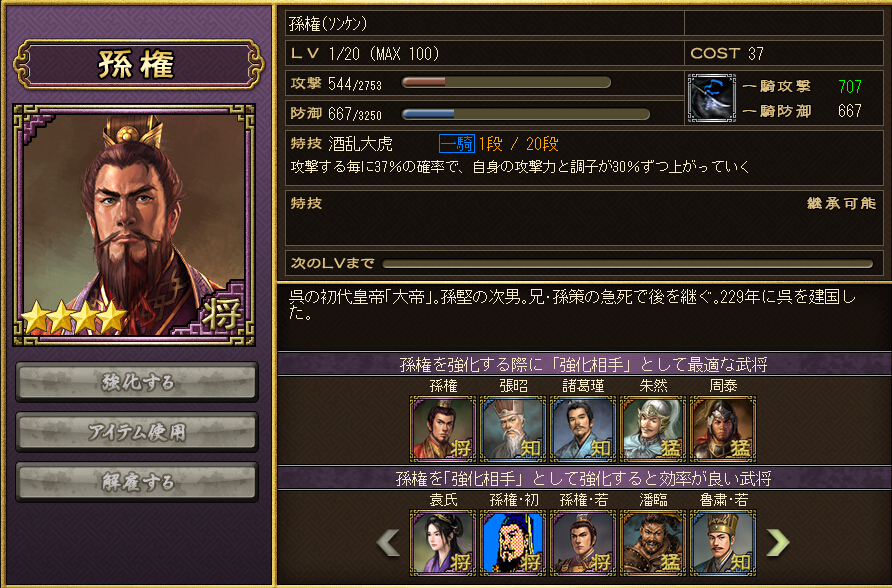Viewport: 892px width, 588px height.
Task: Select the 解雇する dismiss button
Action: pyautogui.click(x=137, y=481)
